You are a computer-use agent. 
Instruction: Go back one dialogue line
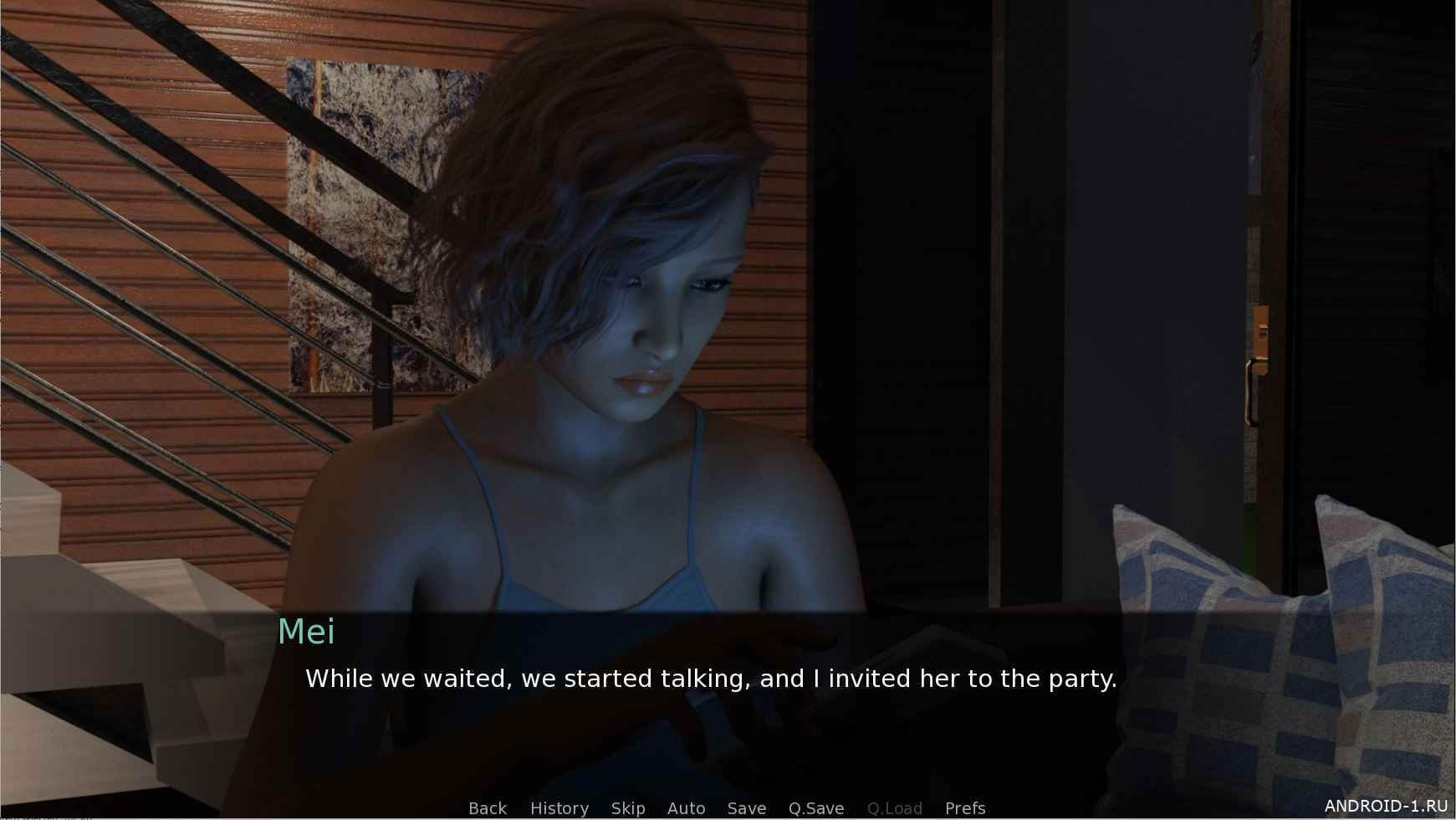pos(488,808)
